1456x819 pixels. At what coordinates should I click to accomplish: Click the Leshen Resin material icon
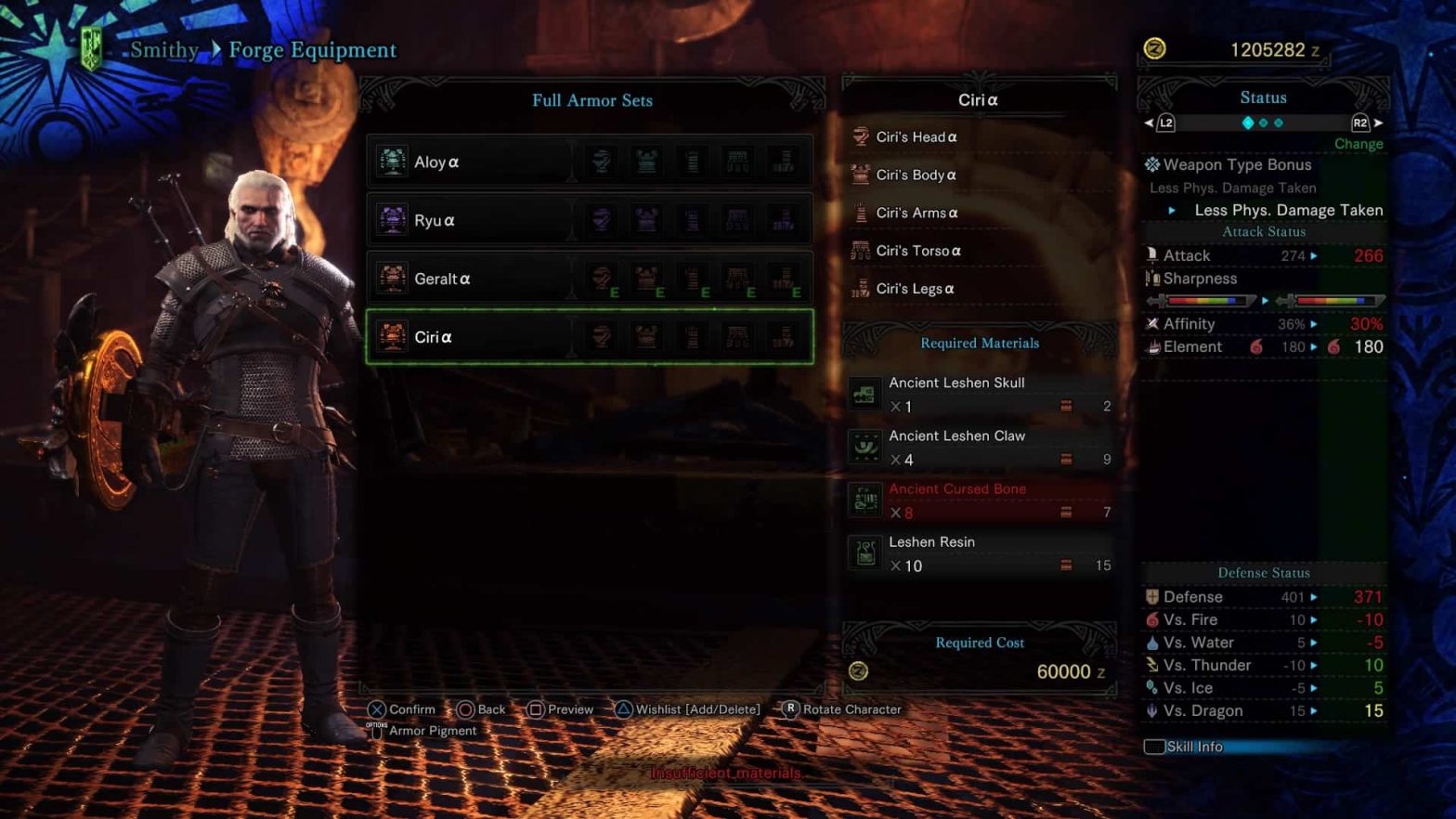click(x=864, y=552)
